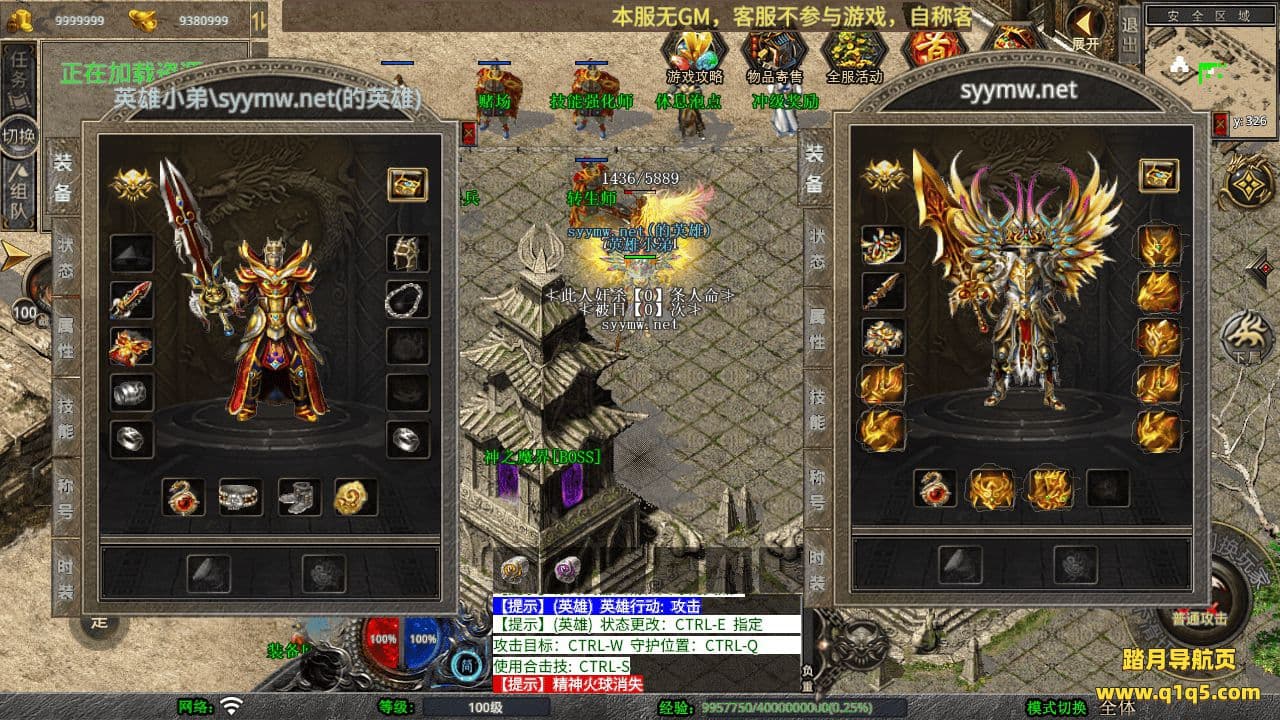
Task: Select the hero's helmet equipment slot
Action: point(407,253)
